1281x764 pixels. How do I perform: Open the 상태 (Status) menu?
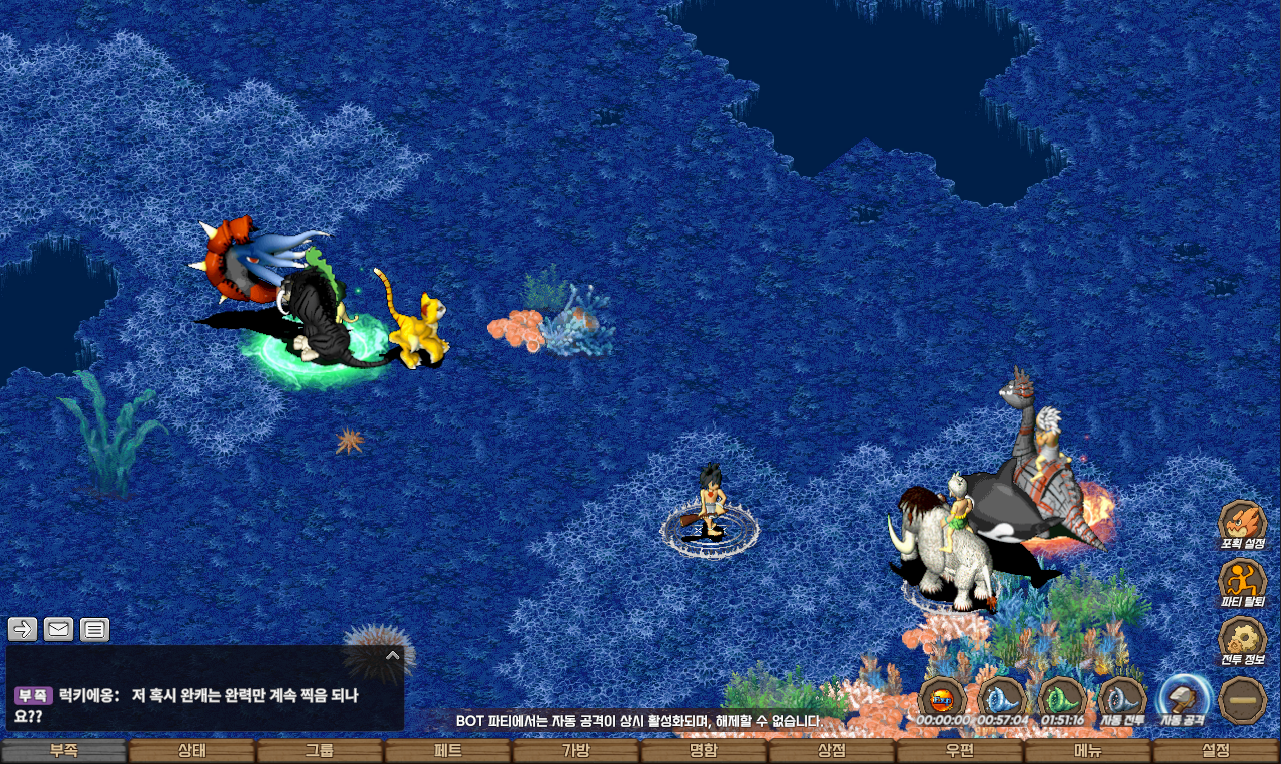[x=192, y=751]
